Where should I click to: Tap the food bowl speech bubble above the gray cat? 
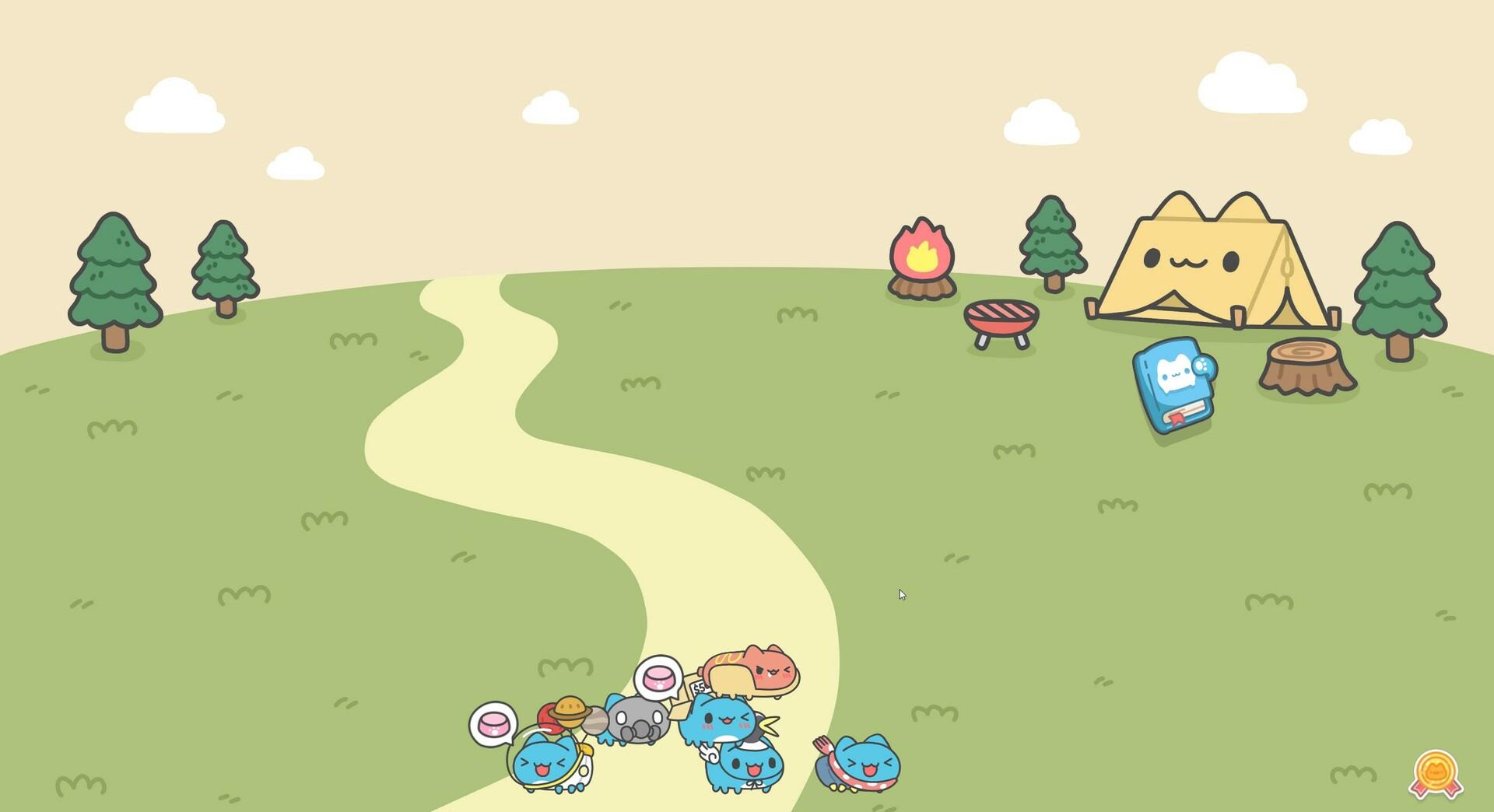pyautogui.click(x=659, y=676)
